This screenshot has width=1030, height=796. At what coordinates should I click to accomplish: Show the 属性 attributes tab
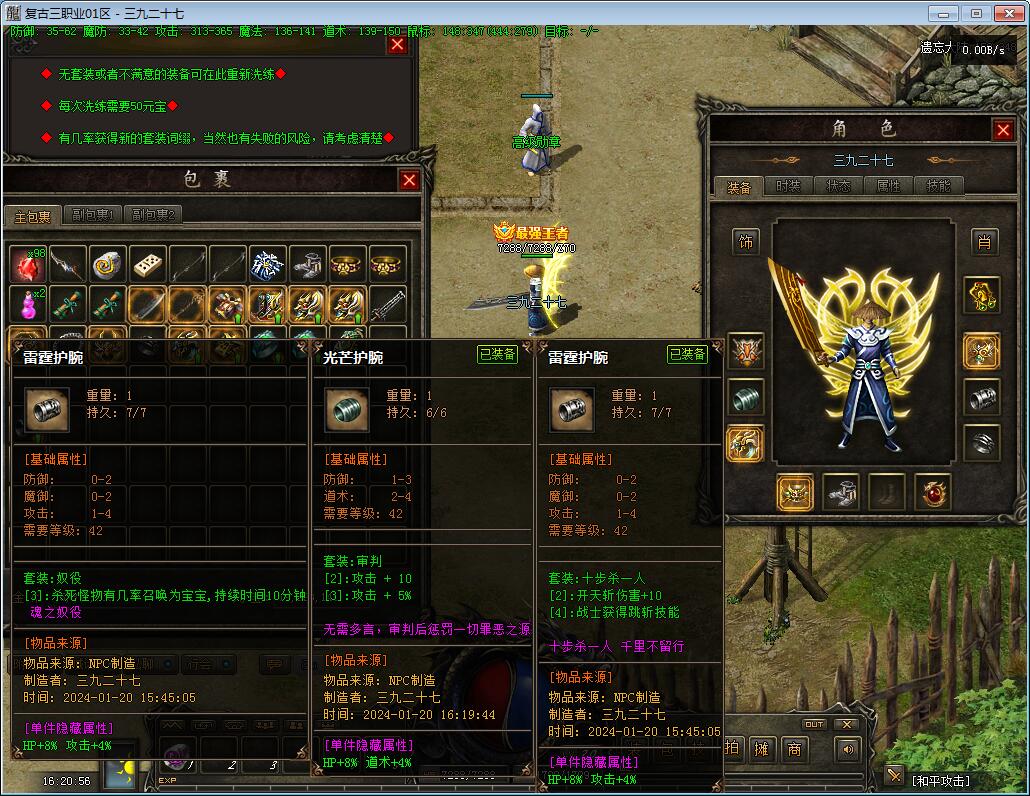tap(888, 186)
